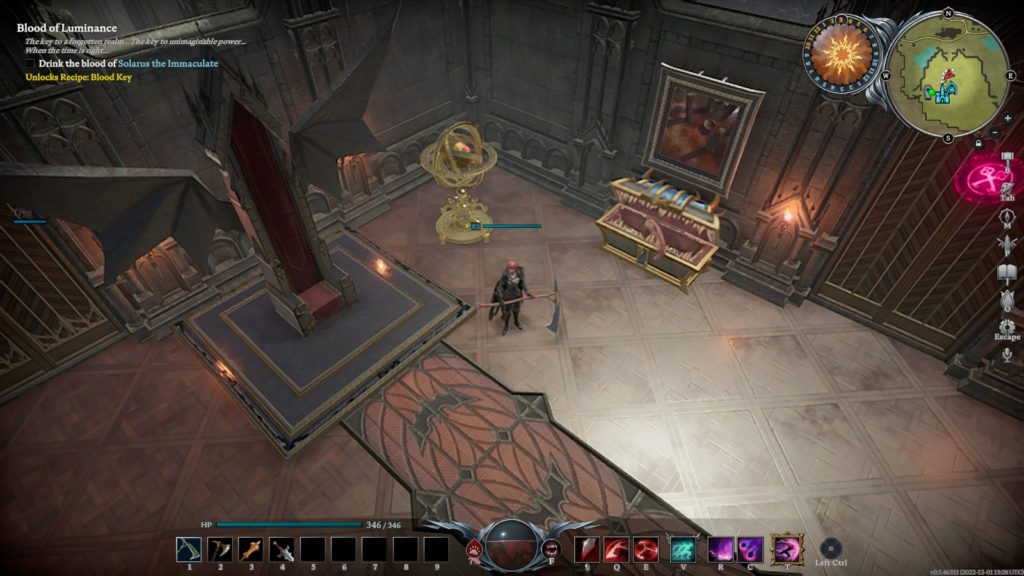Cast the purple orb C spell
This screenshot has width=1024, height=576.
[x=750, y=549]
